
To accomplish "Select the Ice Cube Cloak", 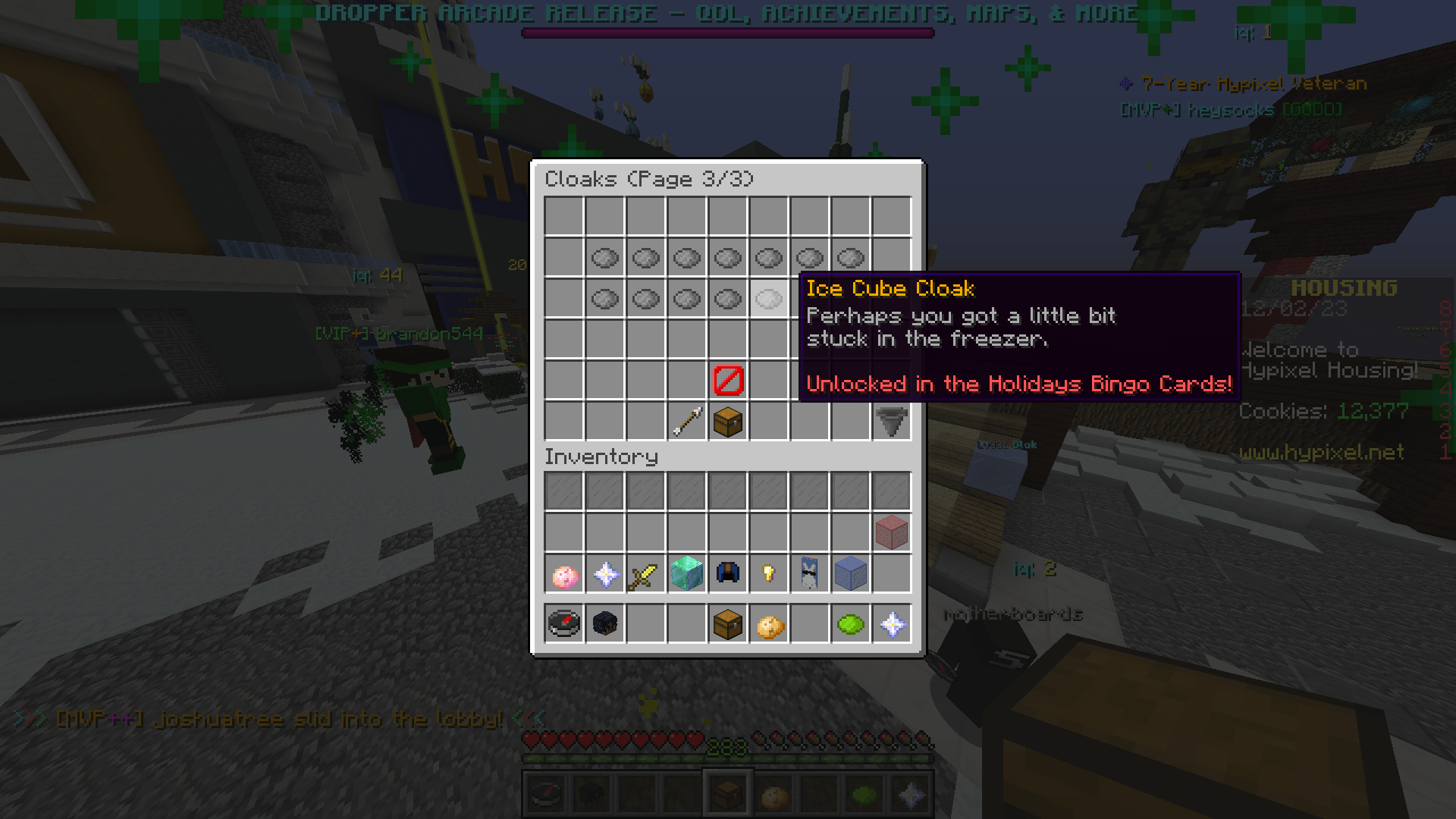I will point(768,298).
